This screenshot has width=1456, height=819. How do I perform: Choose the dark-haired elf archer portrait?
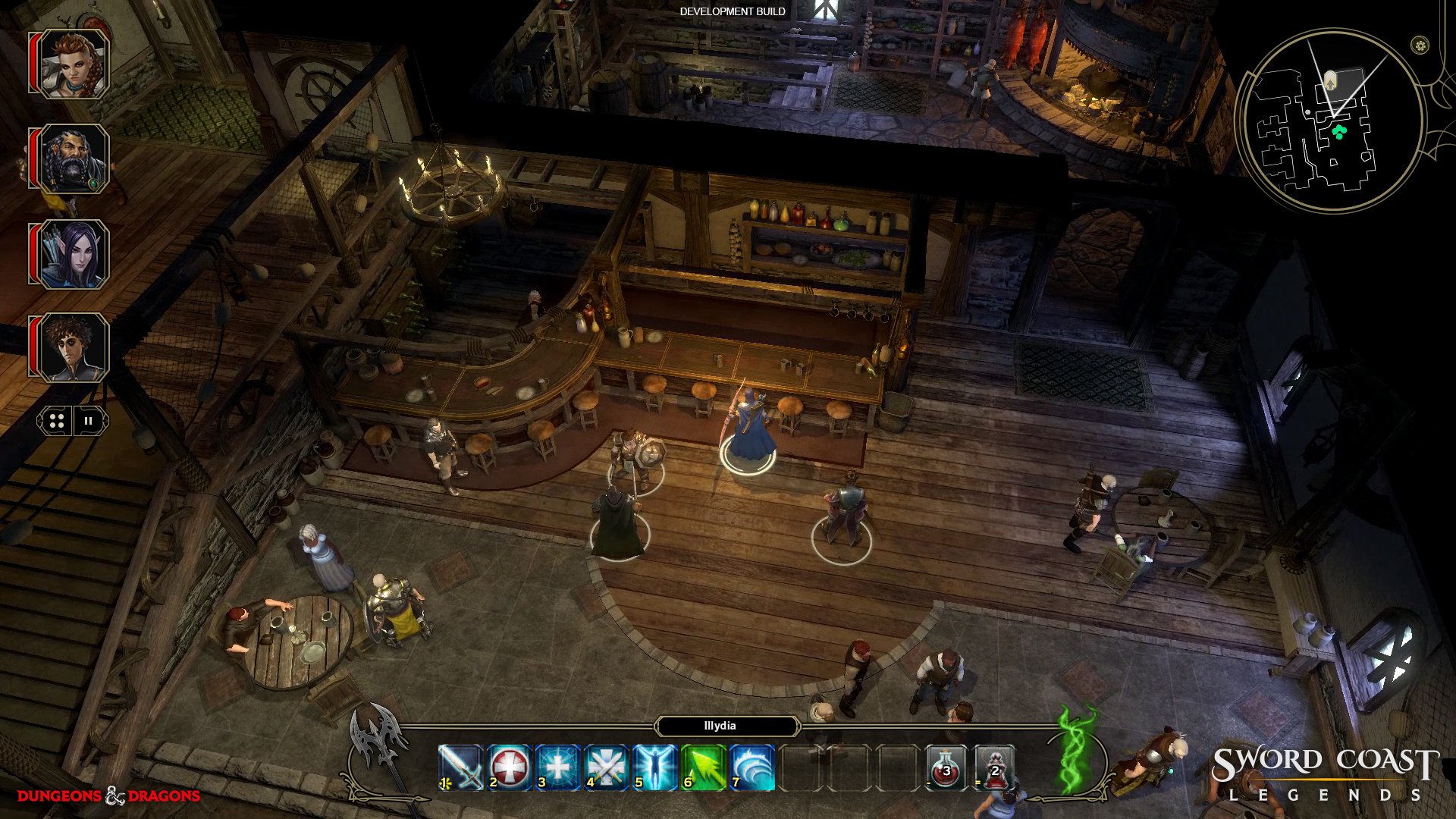(x=73, y=254)
